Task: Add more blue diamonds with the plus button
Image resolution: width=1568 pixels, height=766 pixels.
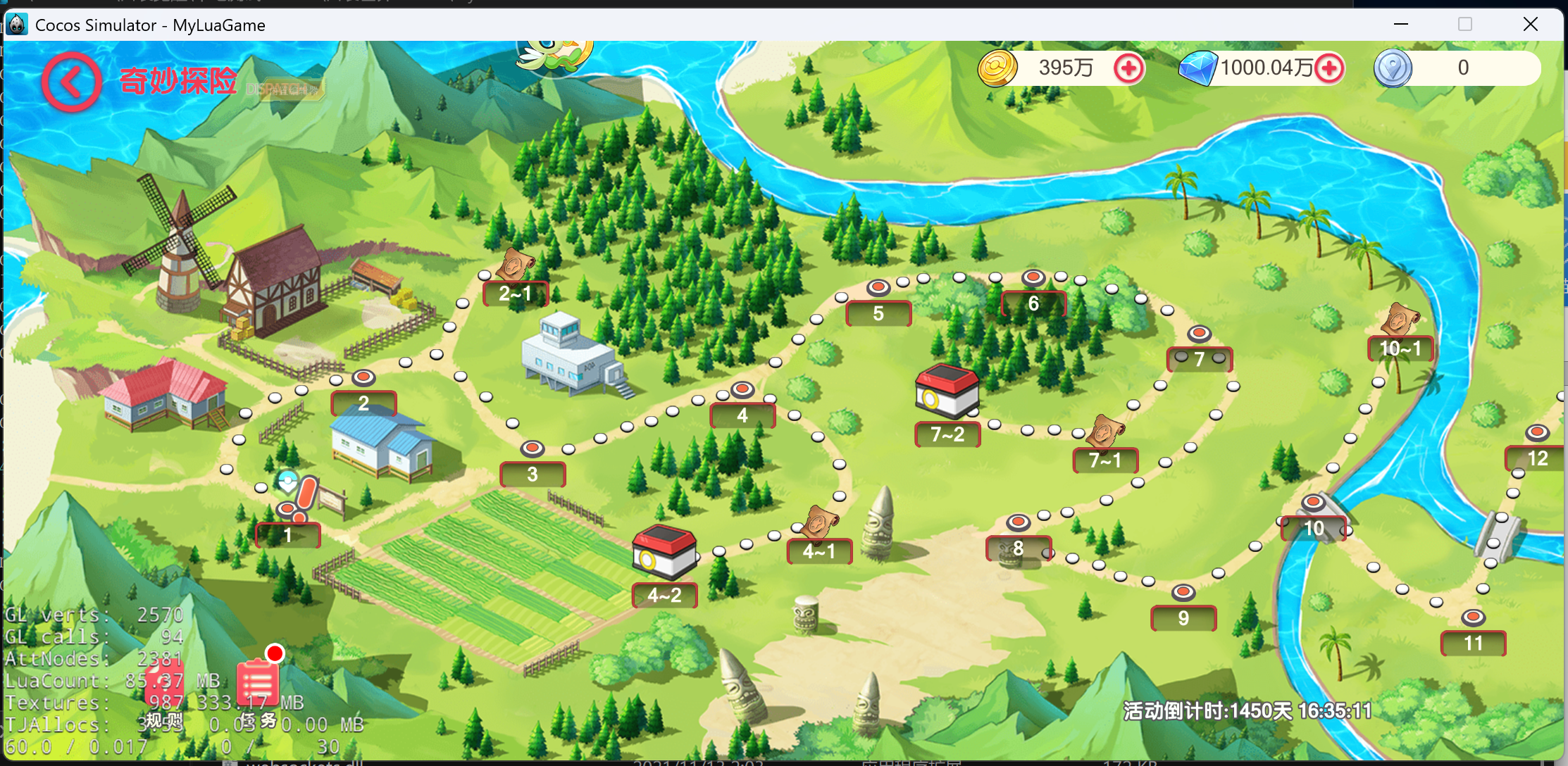Action: pos(1329,69)
